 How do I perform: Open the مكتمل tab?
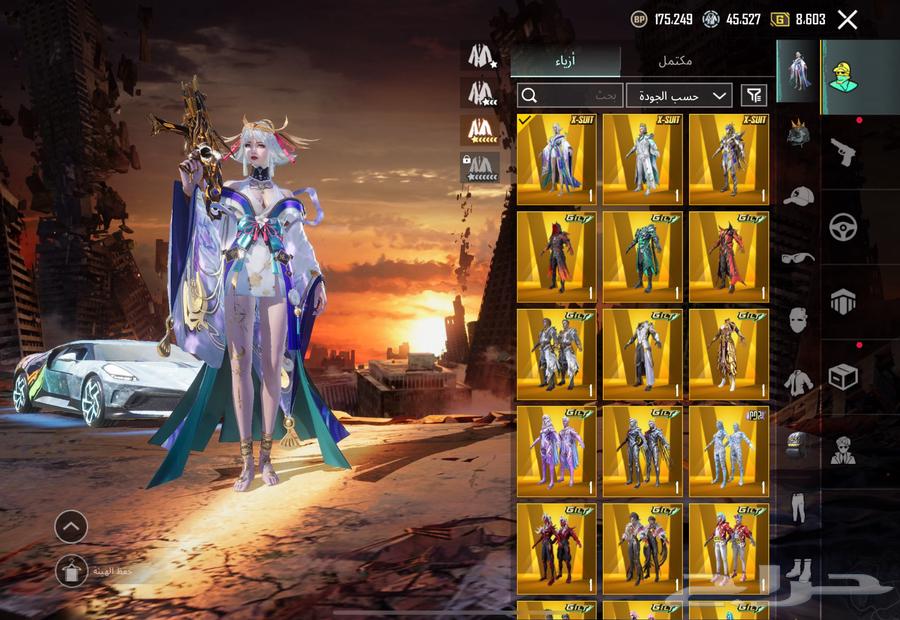(x=676, y=61)
